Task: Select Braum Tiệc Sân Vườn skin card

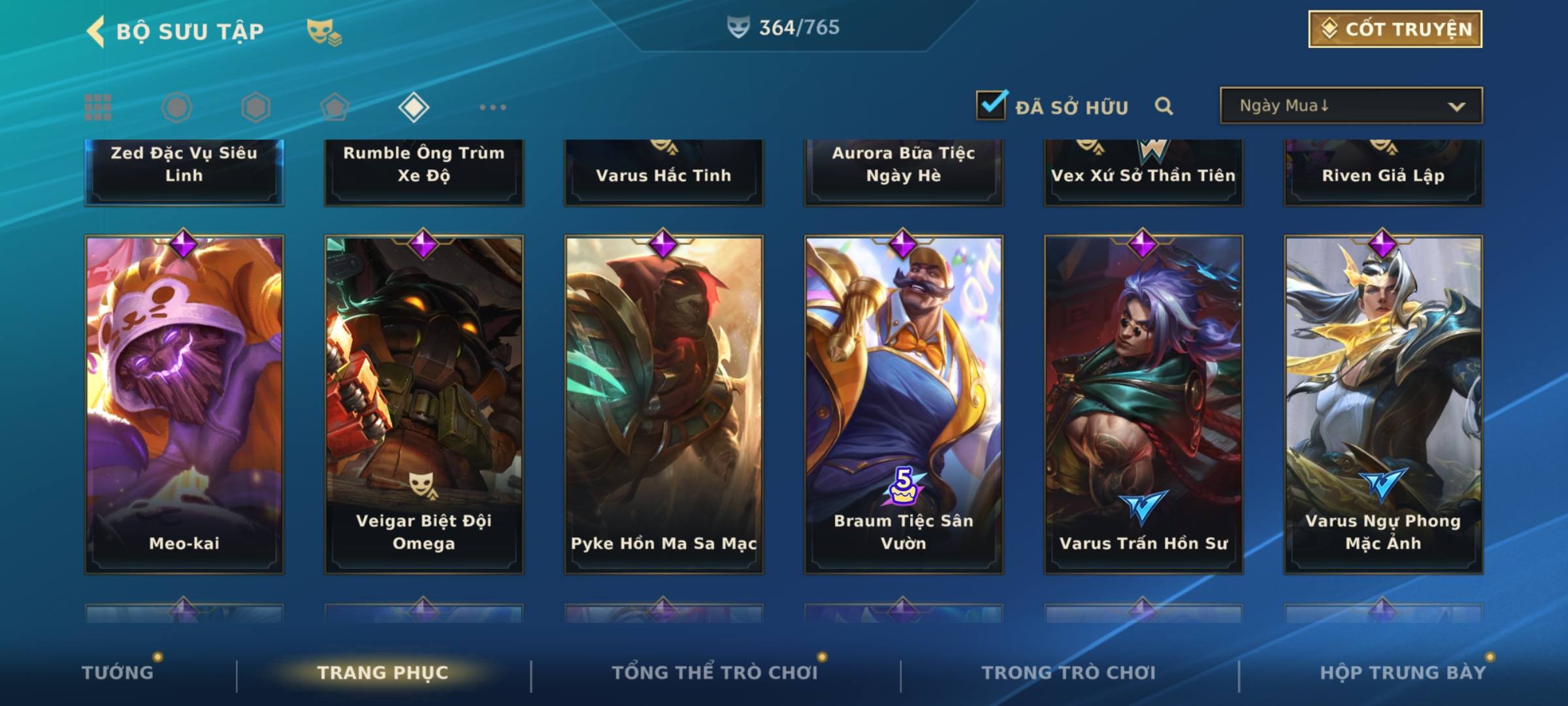Action: click(x=904, y=404)
